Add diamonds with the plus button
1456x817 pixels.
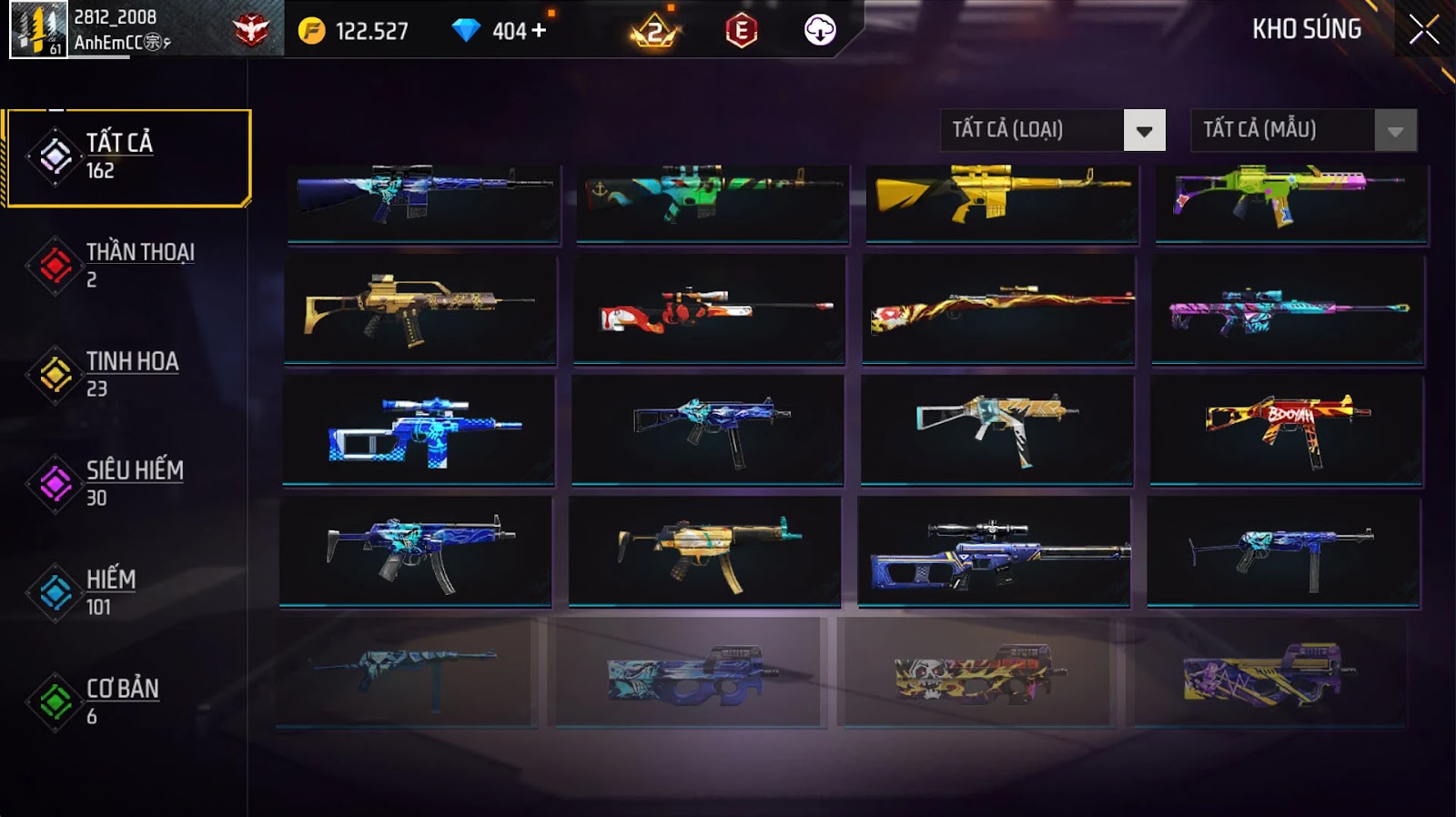tap(539, 31)
